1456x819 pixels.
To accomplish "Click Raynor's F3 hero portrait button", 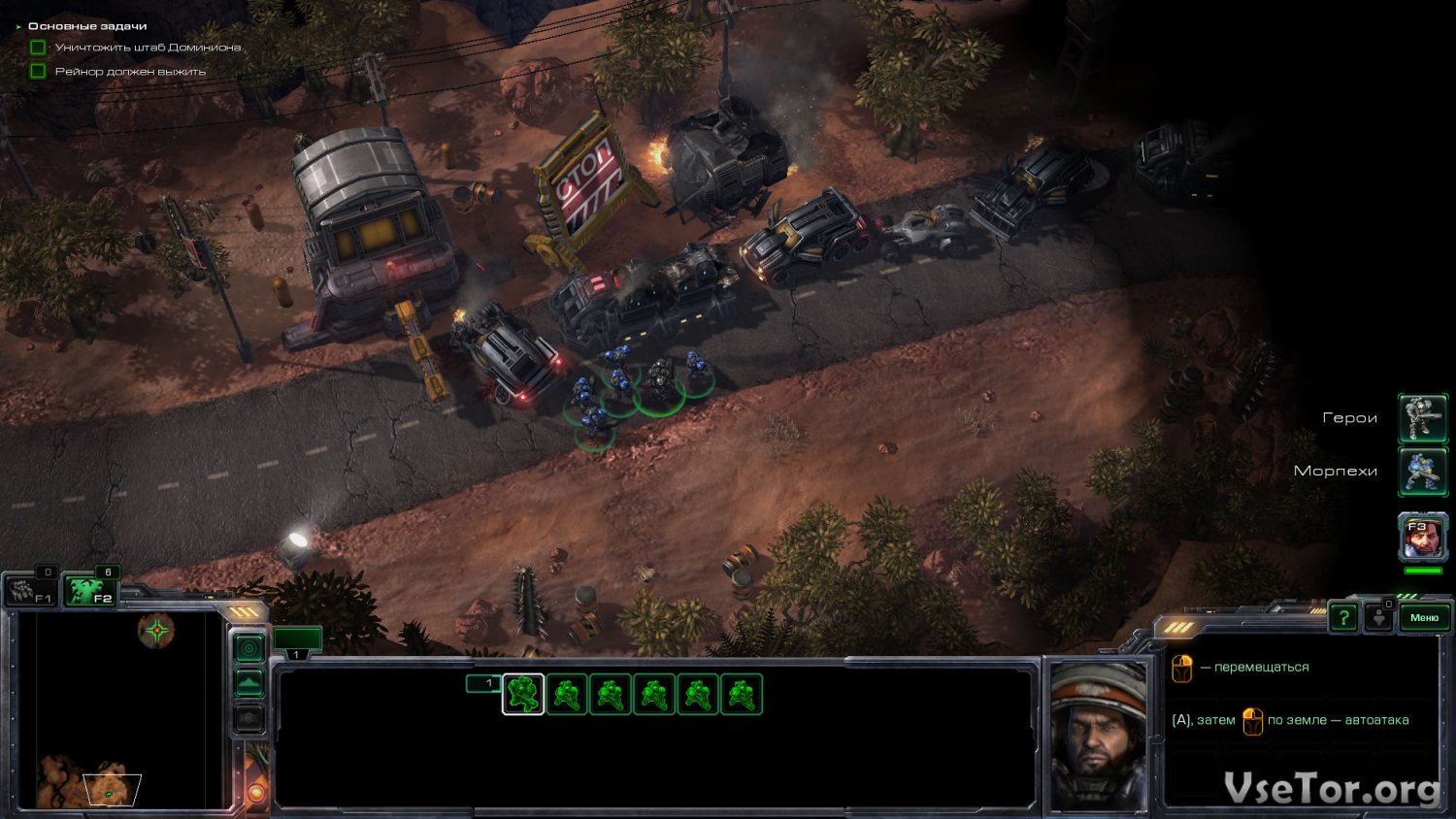I will tap(1422, 539).
